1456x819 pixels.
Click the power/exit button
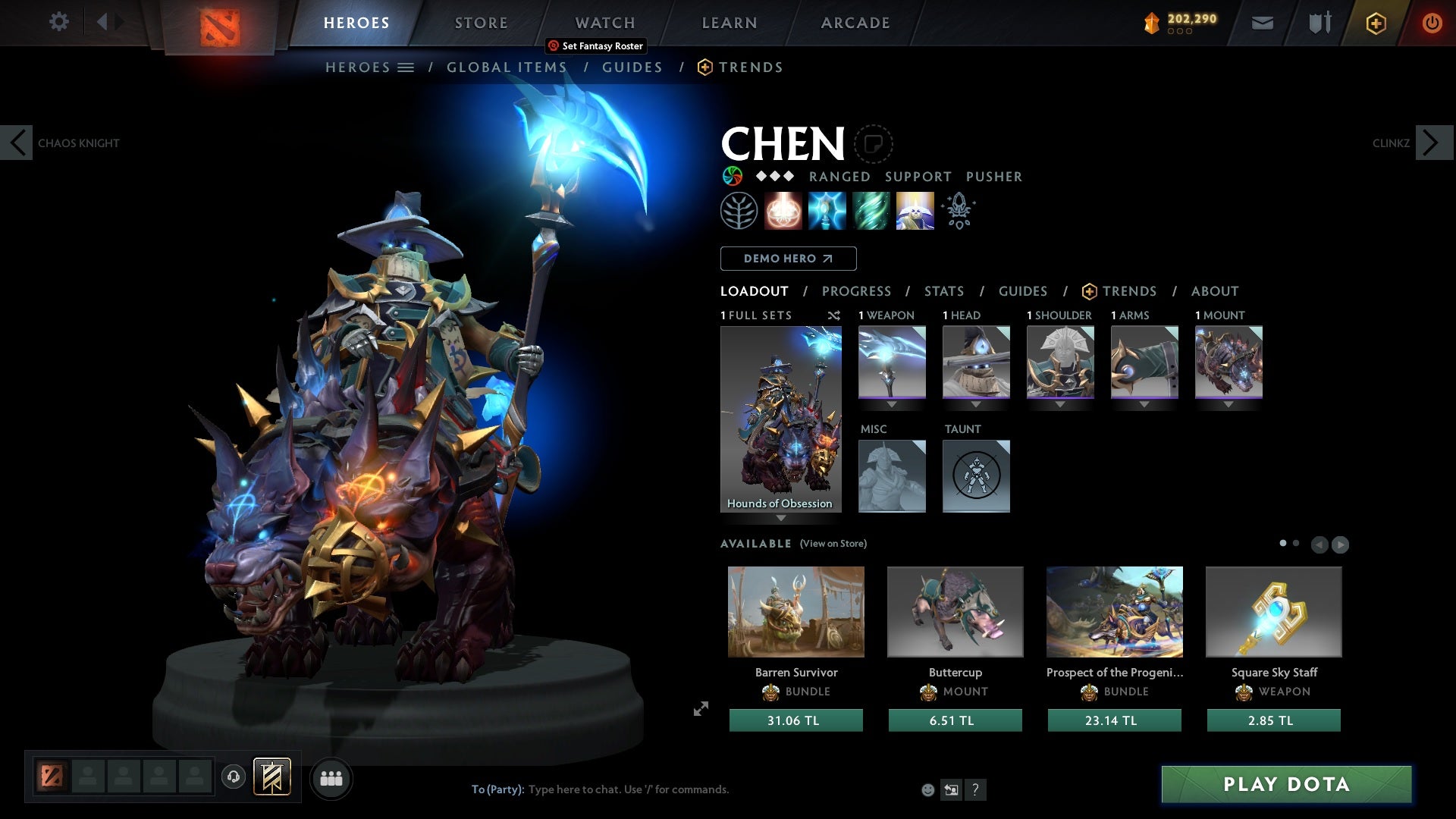[1432, 22]
